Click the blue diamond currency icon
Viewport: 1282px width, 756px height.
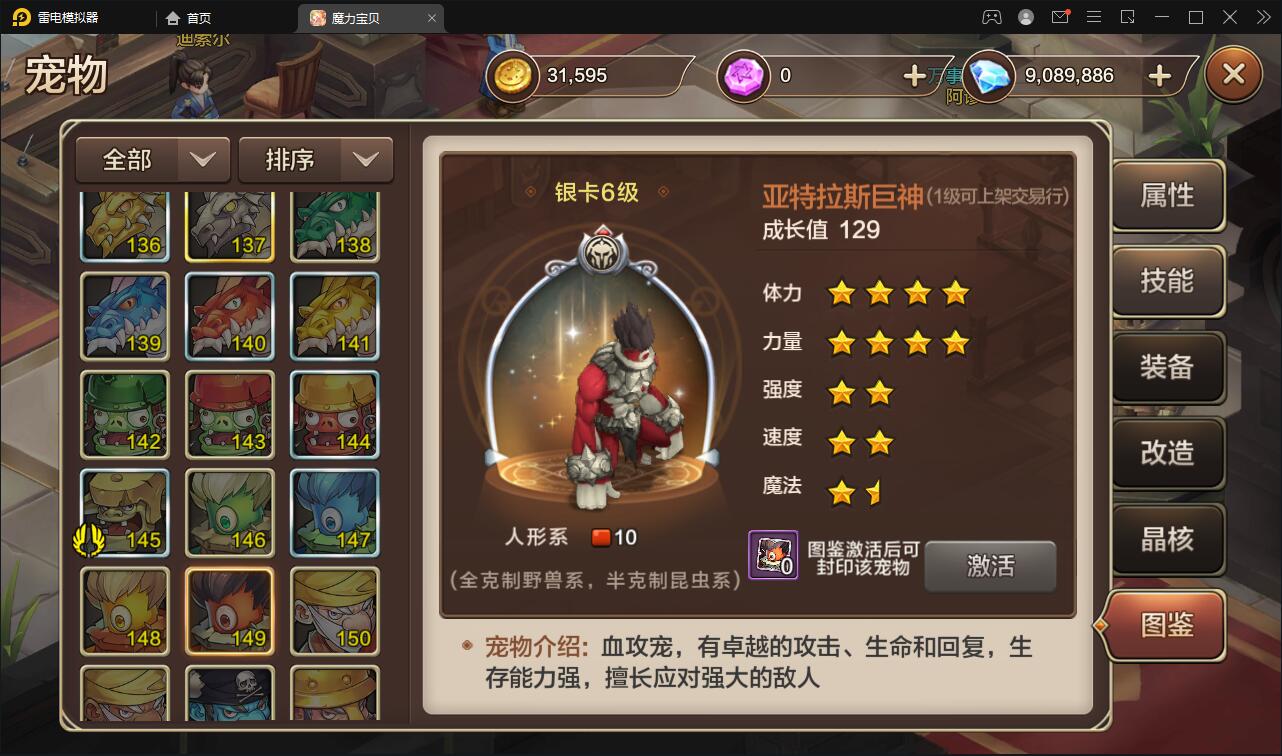click(x=988, y=75)
